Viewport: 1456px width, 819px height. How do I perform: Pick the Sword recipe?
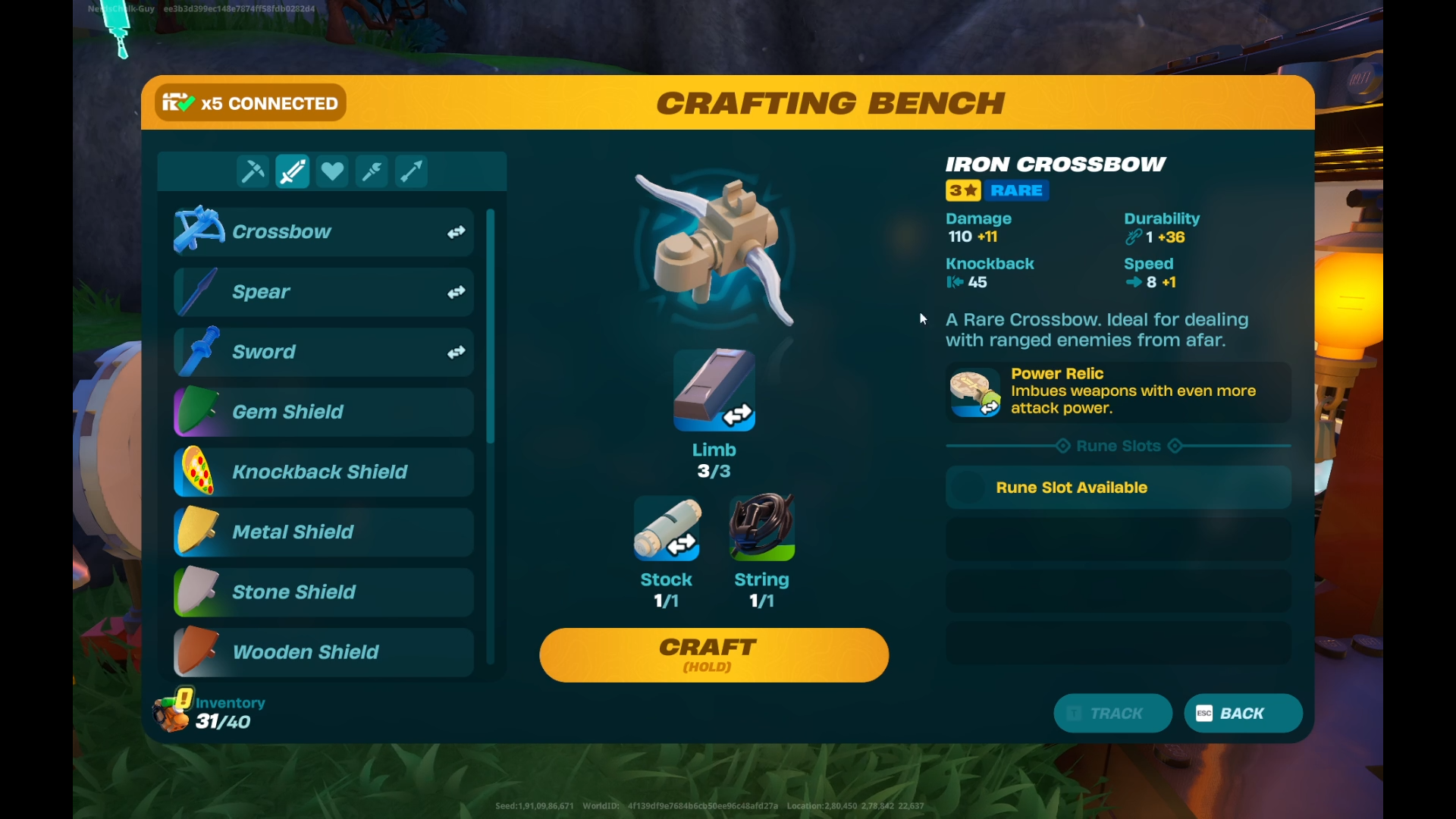point(323,352)
